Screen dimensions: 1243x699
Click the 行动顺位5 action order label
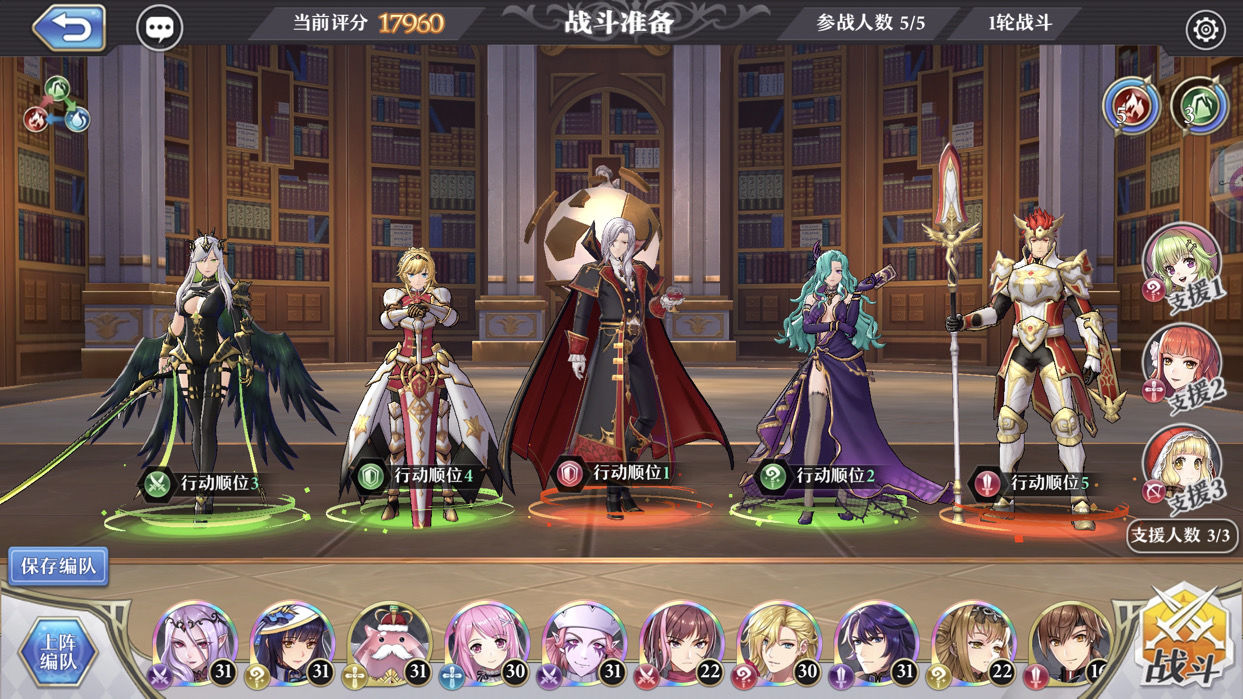point(1034,483)
